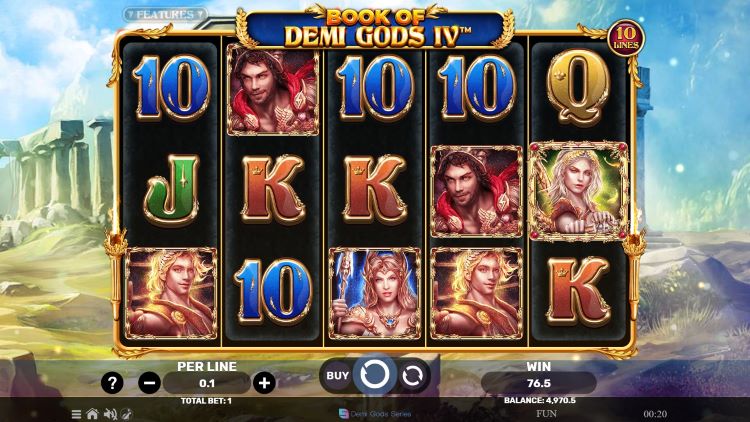Increase the per line bet
The height and width of the screenshot is (422, 750).
264,382
